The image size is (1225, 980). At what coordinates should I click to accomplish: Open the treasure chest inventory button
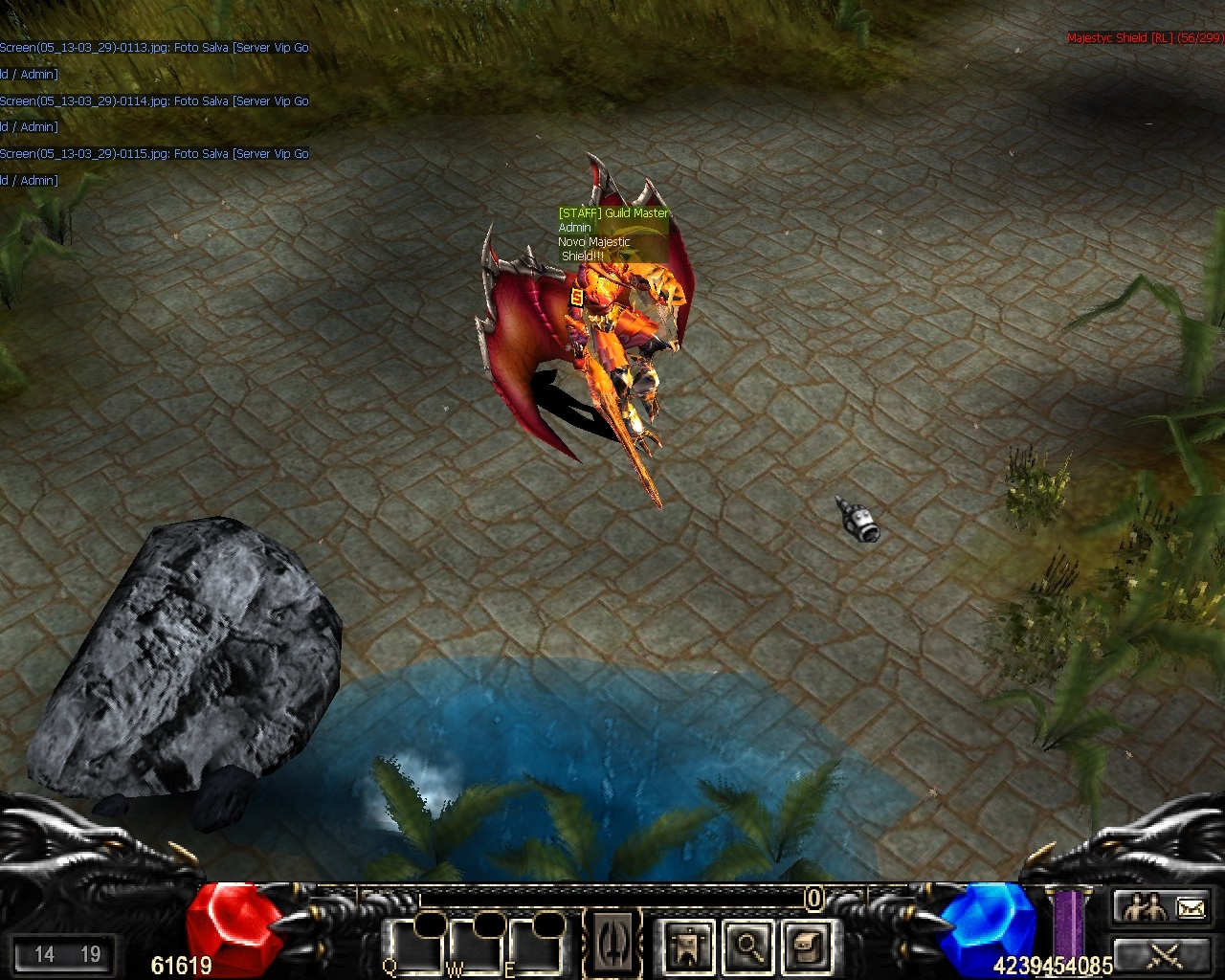click(x=807, y=947)
